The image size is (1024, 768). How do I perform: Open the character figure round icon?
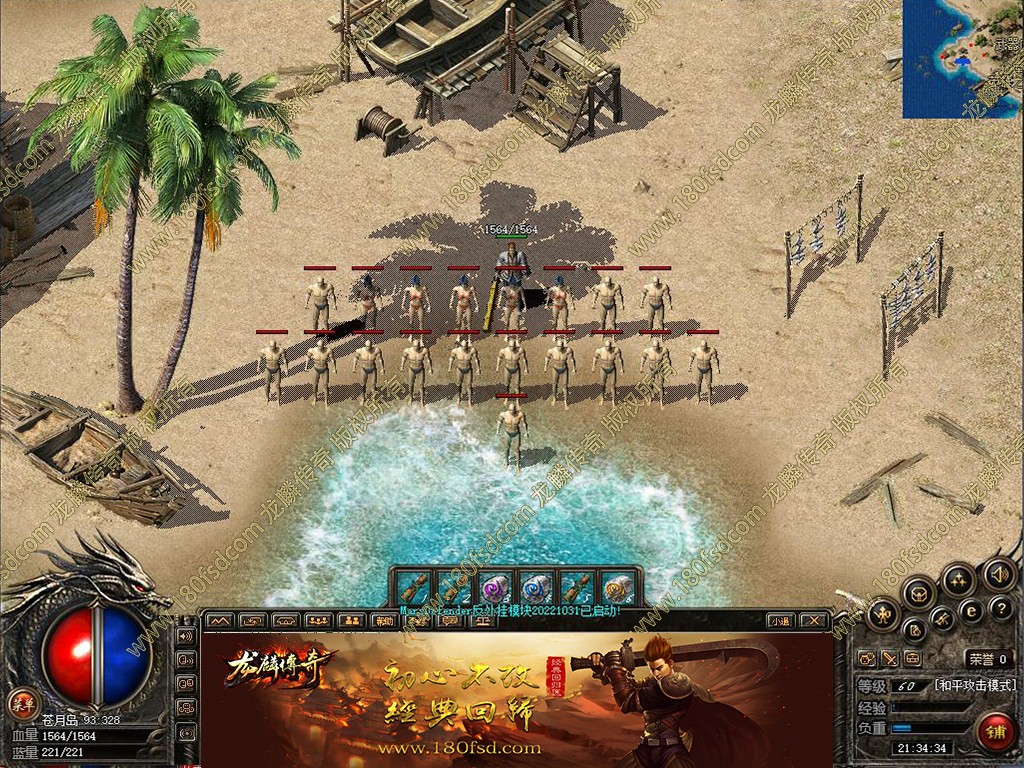(885, 613)
